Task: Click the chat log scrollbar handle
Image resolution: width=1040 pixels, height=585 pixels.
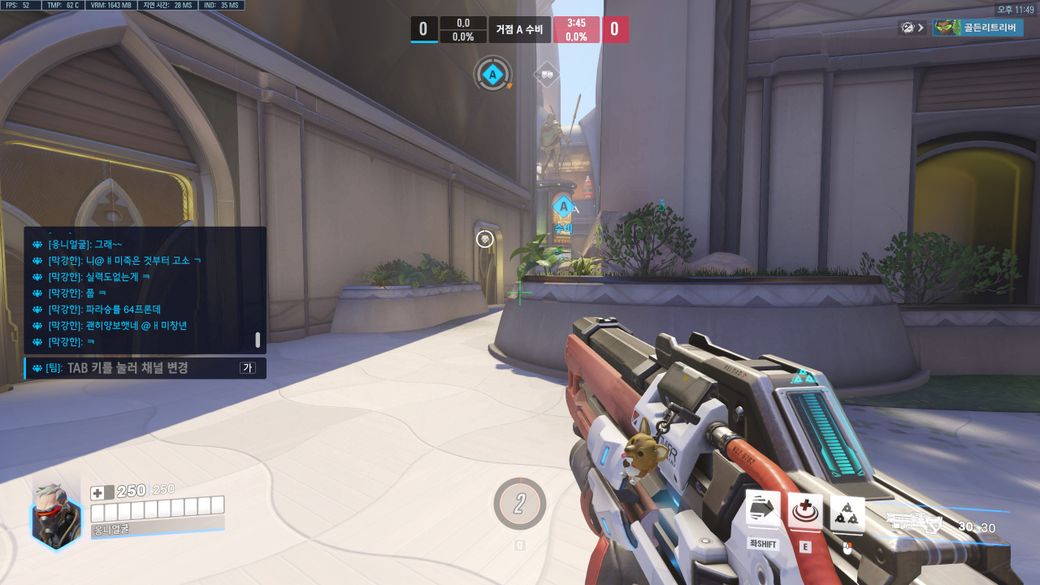Action: (x=257, y=340)
